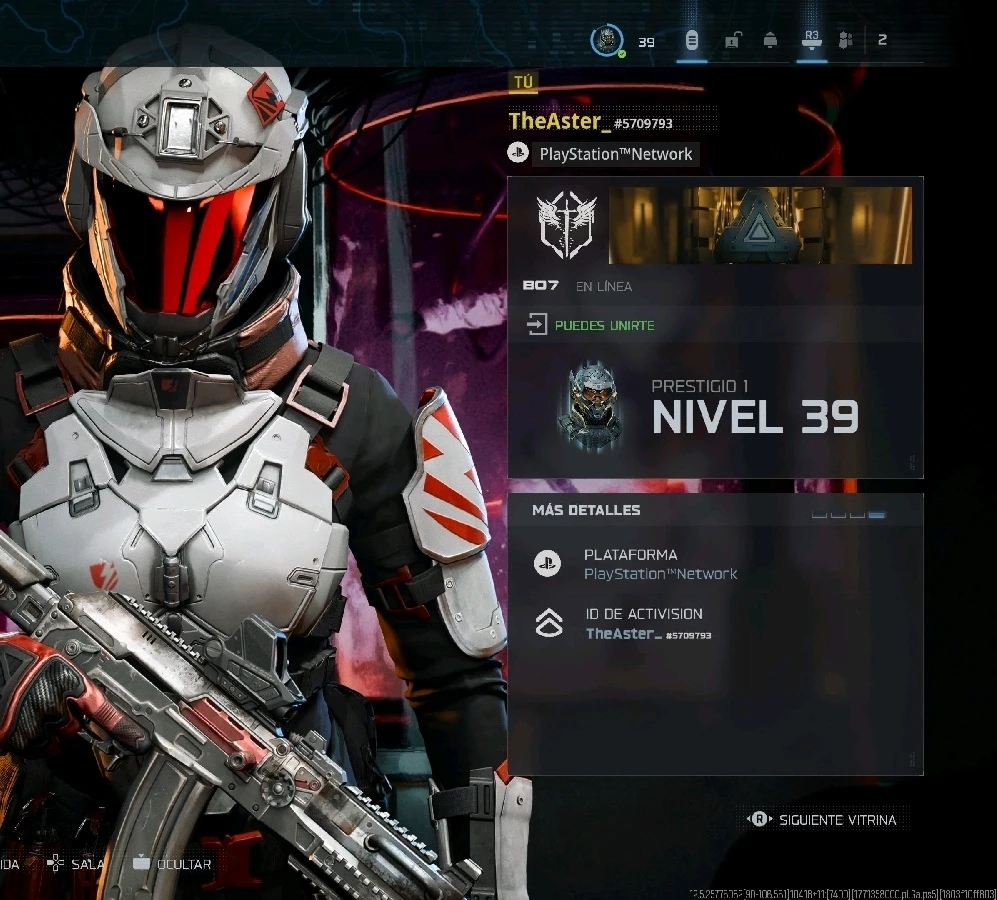The image size is (997, 900).
Task: Select the Plataforma details row
Action: 660,564
